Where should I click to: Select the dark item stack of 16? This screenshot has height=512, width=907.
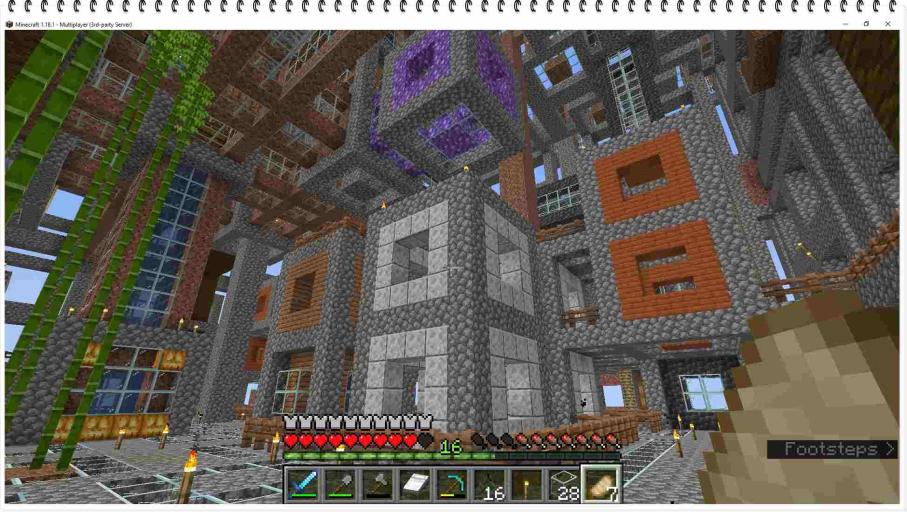click(489, 484)
